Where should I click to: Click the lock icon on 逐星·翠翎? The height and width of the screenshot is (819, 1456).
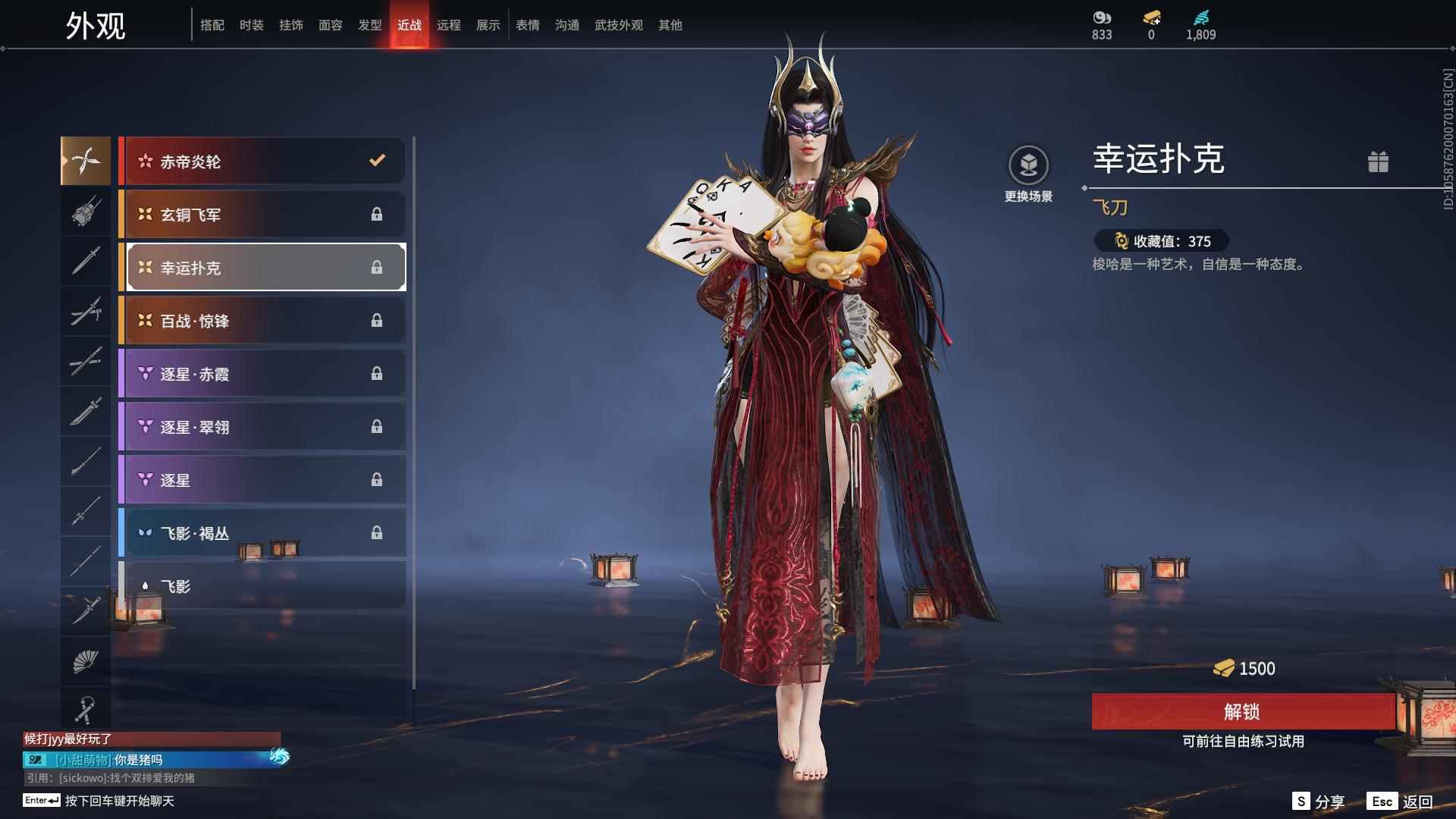click(x=377, y=426)
